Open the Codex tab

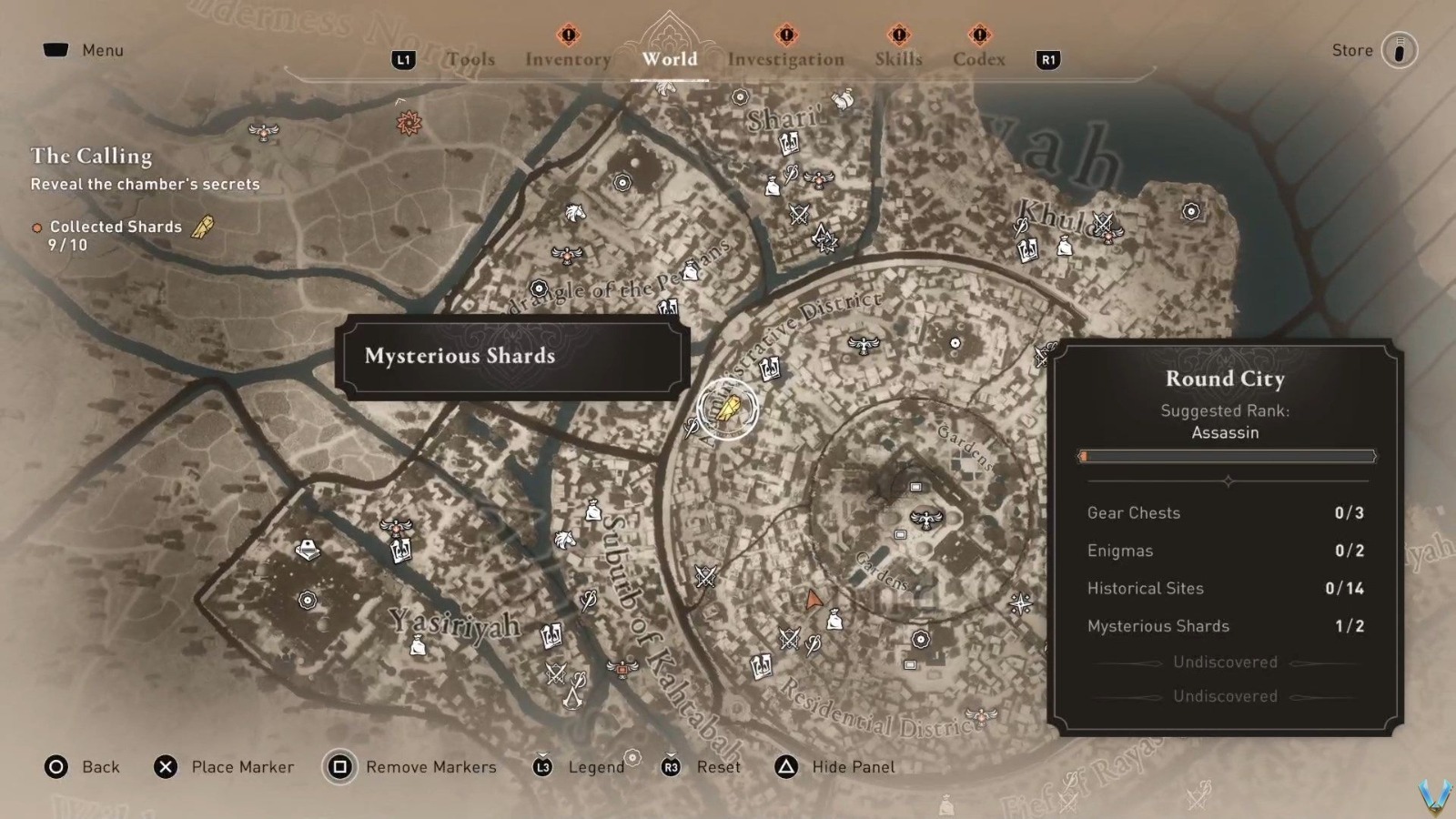coord(978,58)
